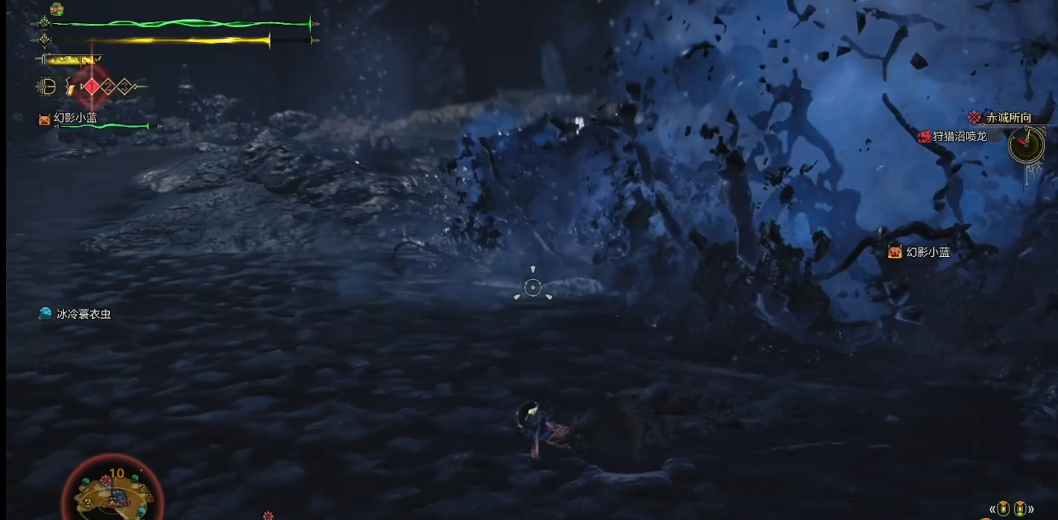Select the red number 1 diamond slot
This screenshot has height=520, width=1058.
92,87
